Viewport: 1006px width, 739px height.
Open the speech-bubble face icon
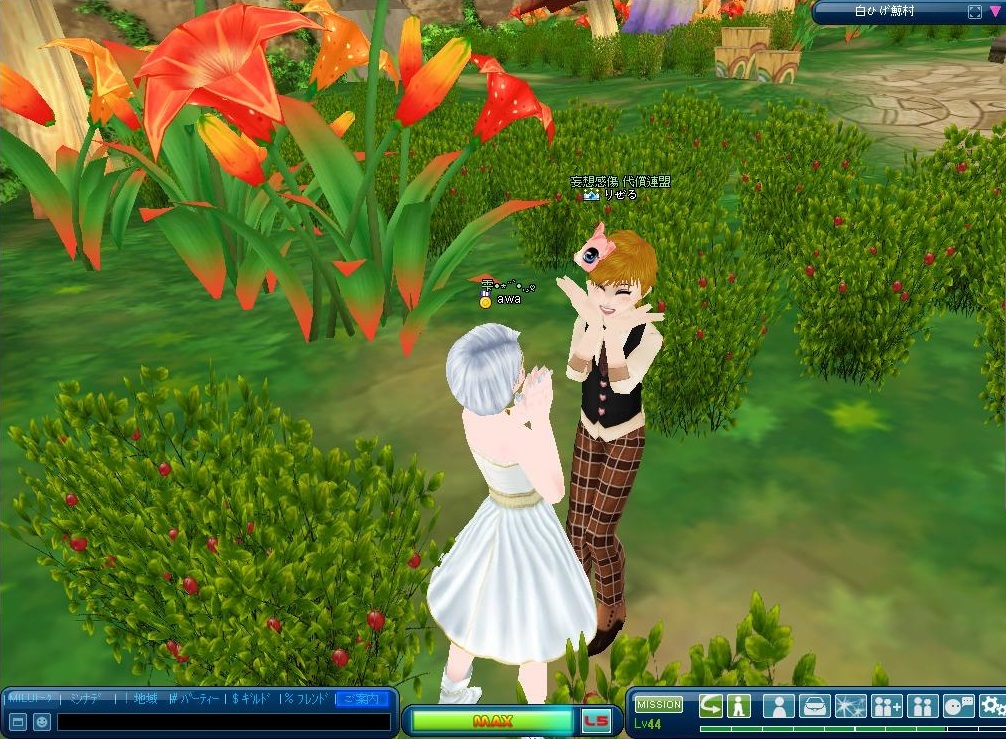[x=958, y=706]
